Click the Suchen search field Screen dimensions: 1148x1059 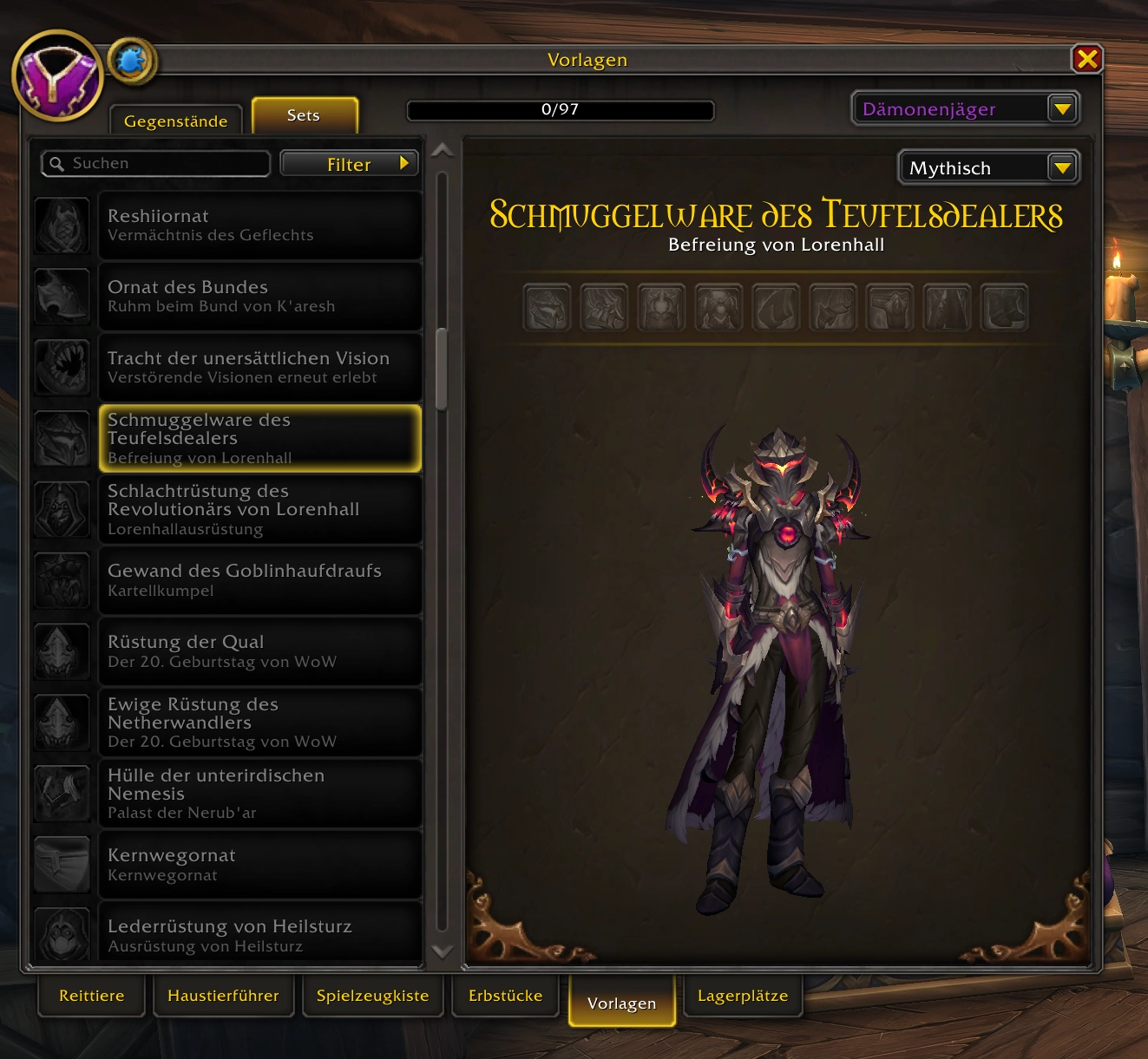[156, 163]
